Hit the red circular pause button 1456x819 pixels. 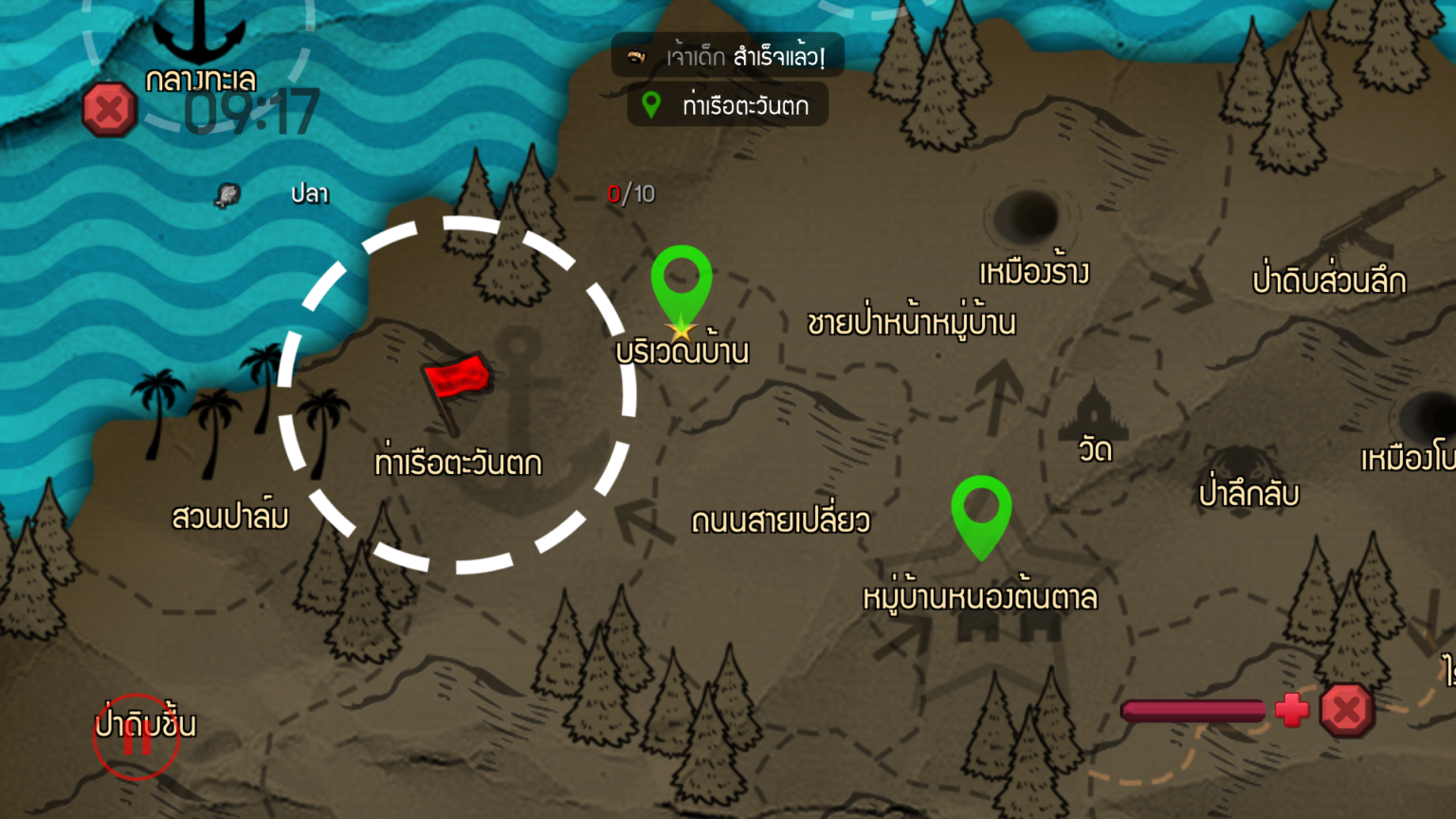point(136,737)
